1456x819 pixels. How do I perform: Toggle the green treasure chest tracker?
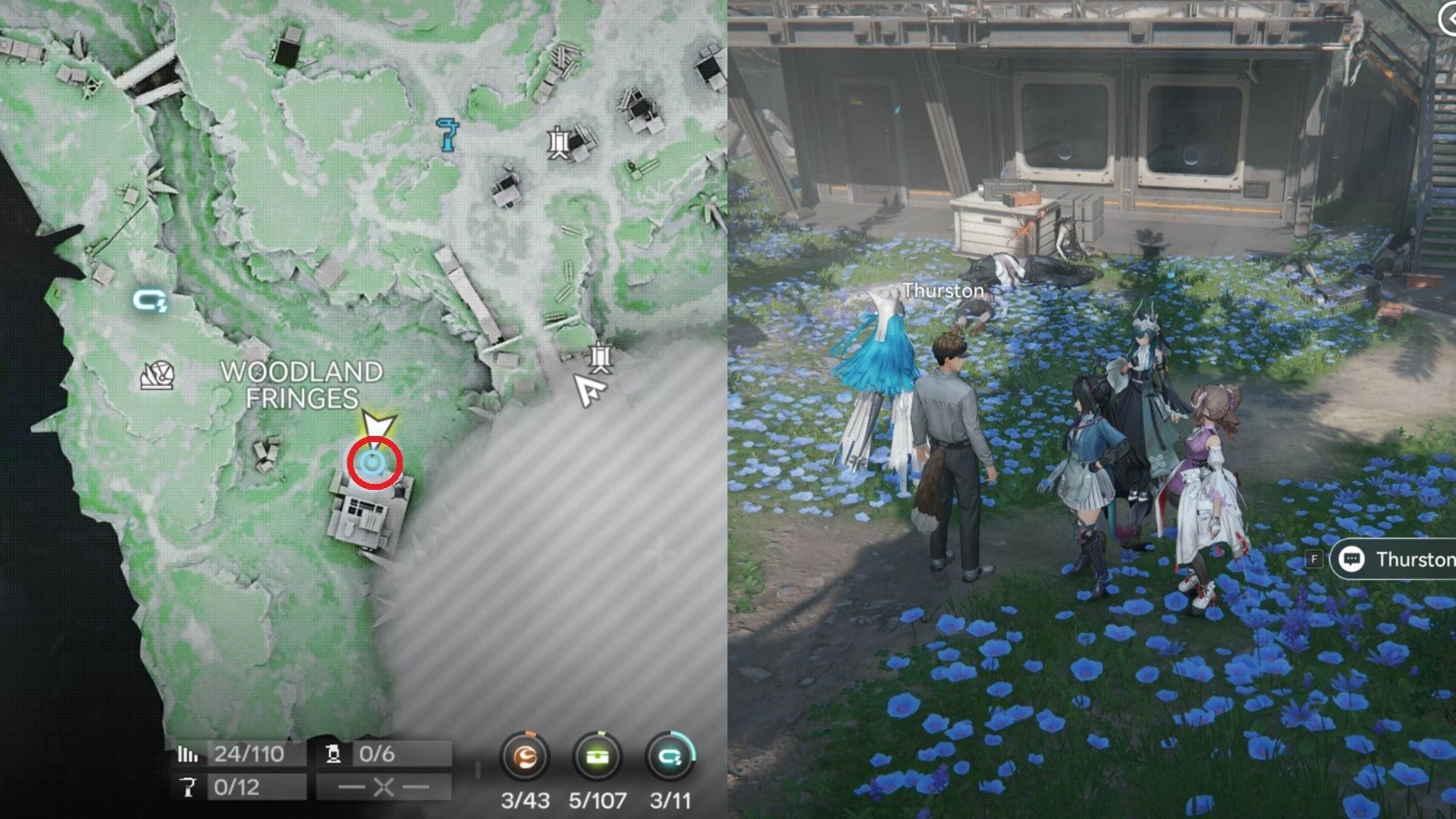(x=597, y=757)
